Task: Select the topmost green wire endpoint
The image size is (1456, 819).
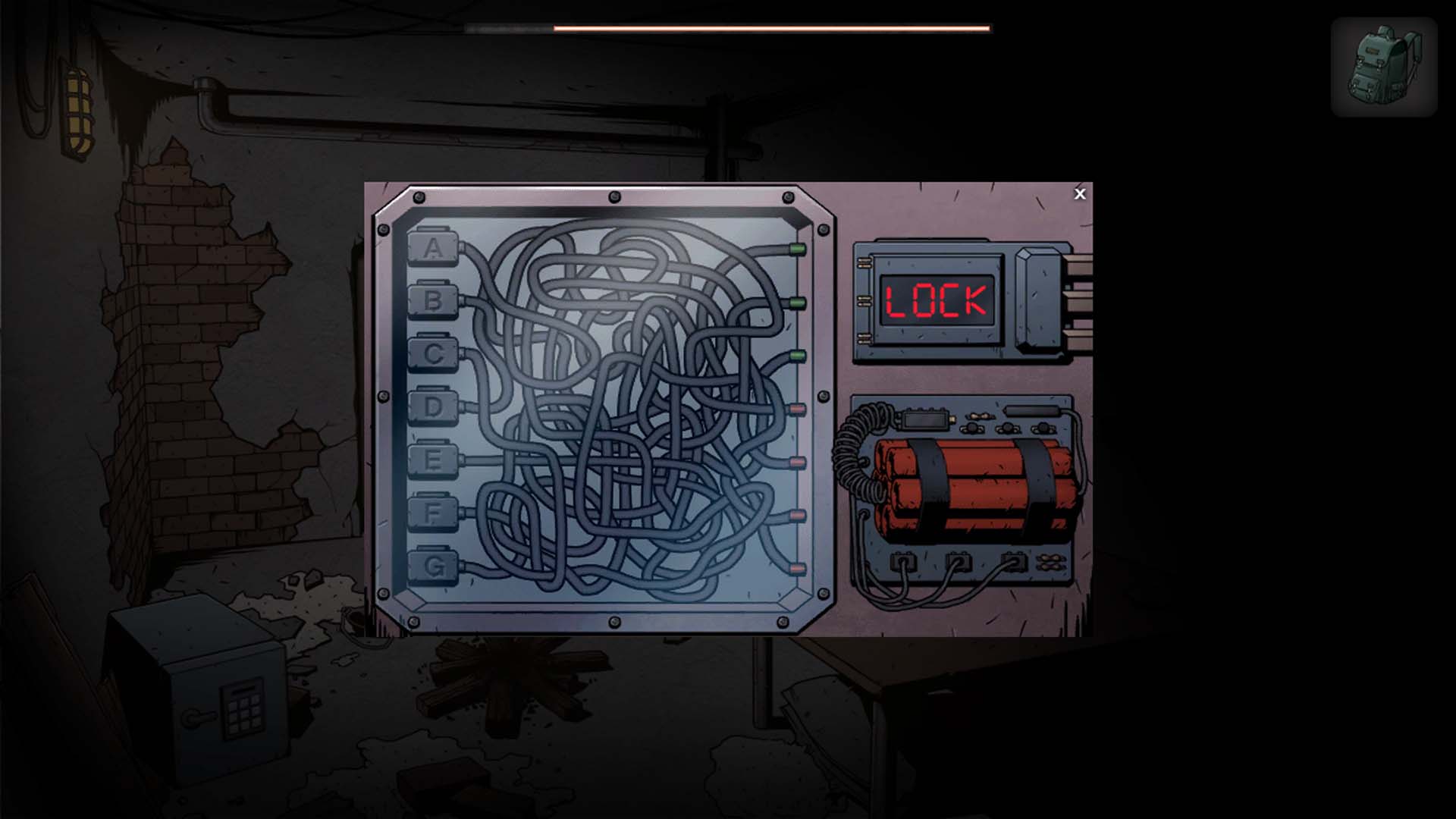Action: click(x=797, y=250)
